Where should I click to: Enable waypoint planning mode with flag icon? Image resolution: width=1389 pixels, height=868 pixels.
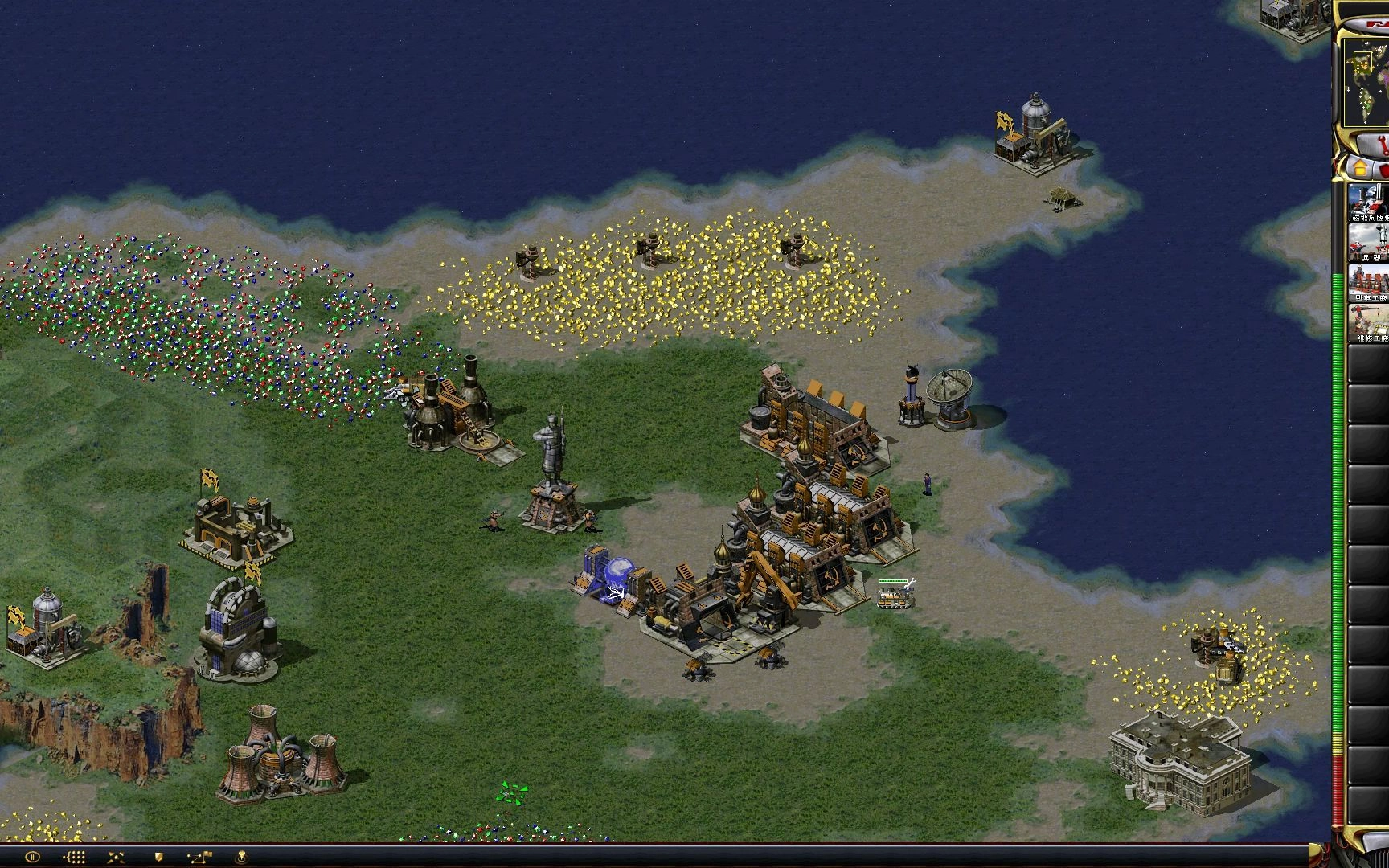(x=199, y=858)
